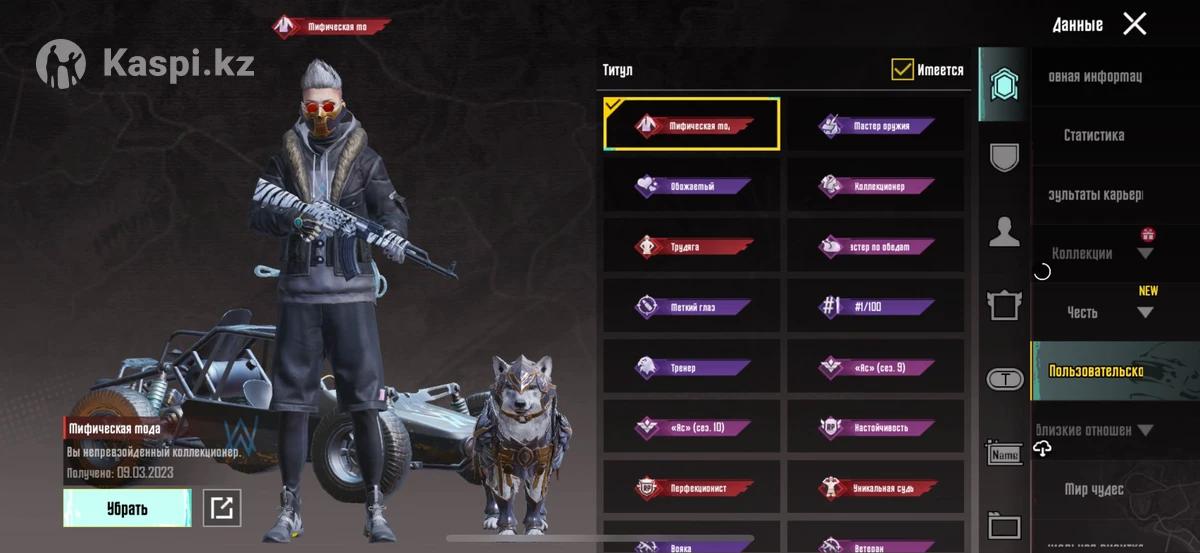1200x553 pixels.
Task: Select the Перфекционист title
Action: coord(692,488)
